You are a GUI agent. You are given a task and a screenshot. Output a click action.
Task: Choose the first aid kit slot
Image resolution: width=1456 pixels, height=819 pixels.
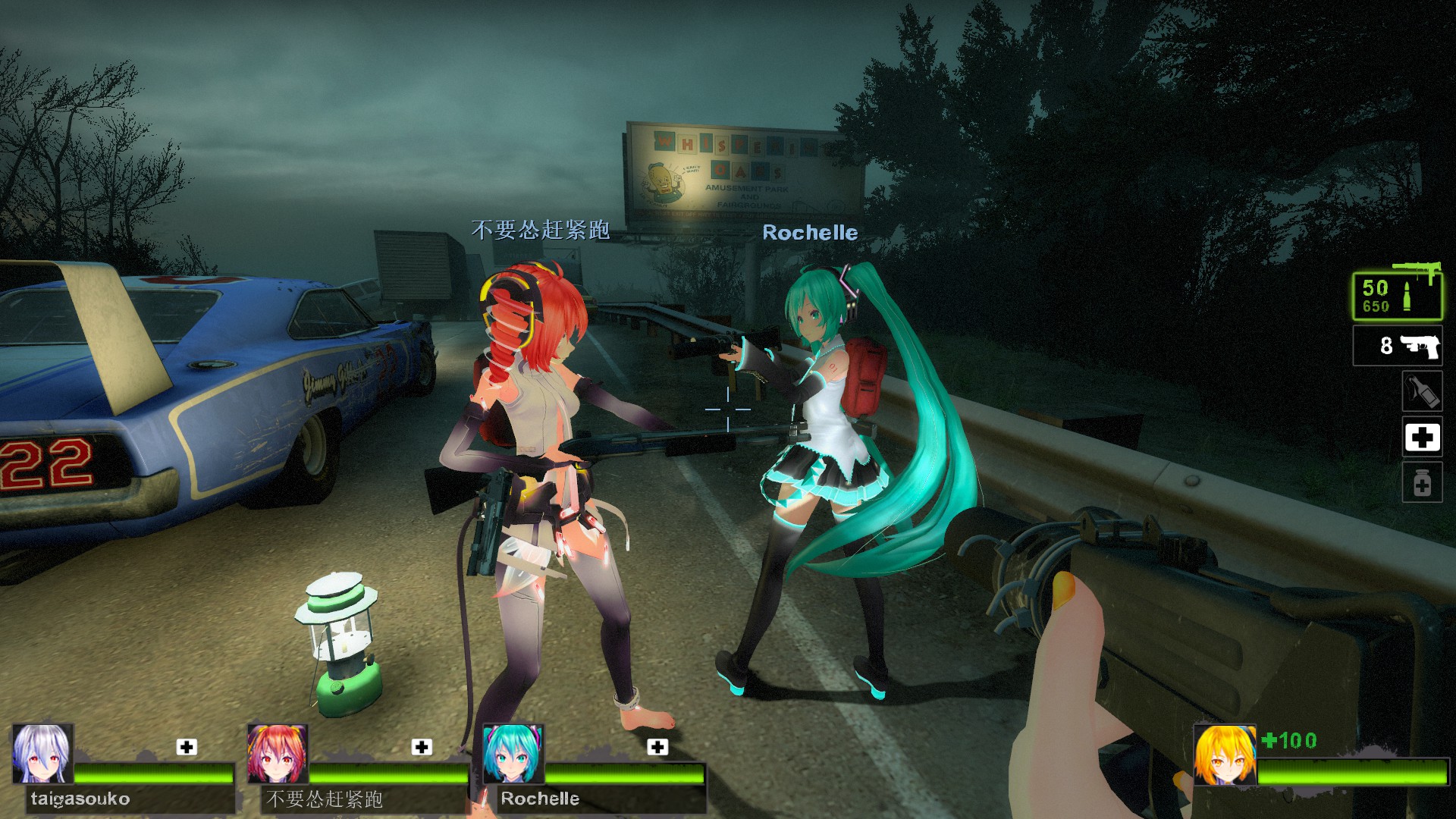[1421, 438]
